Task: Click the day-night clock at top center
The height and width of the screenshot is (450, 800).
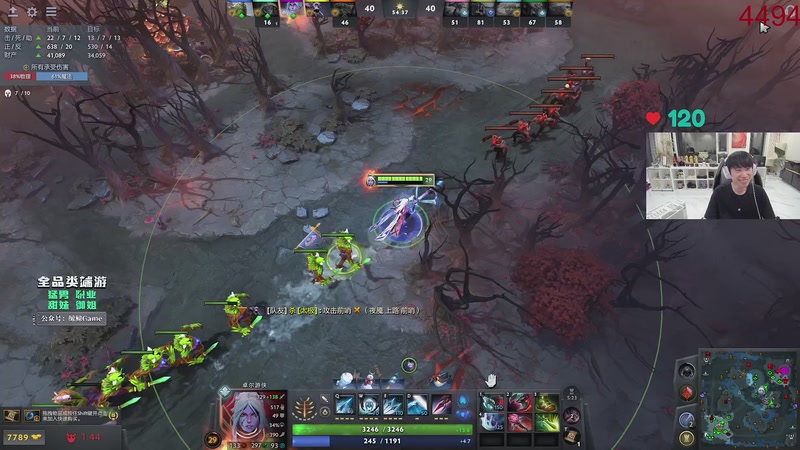Action: 400,9
